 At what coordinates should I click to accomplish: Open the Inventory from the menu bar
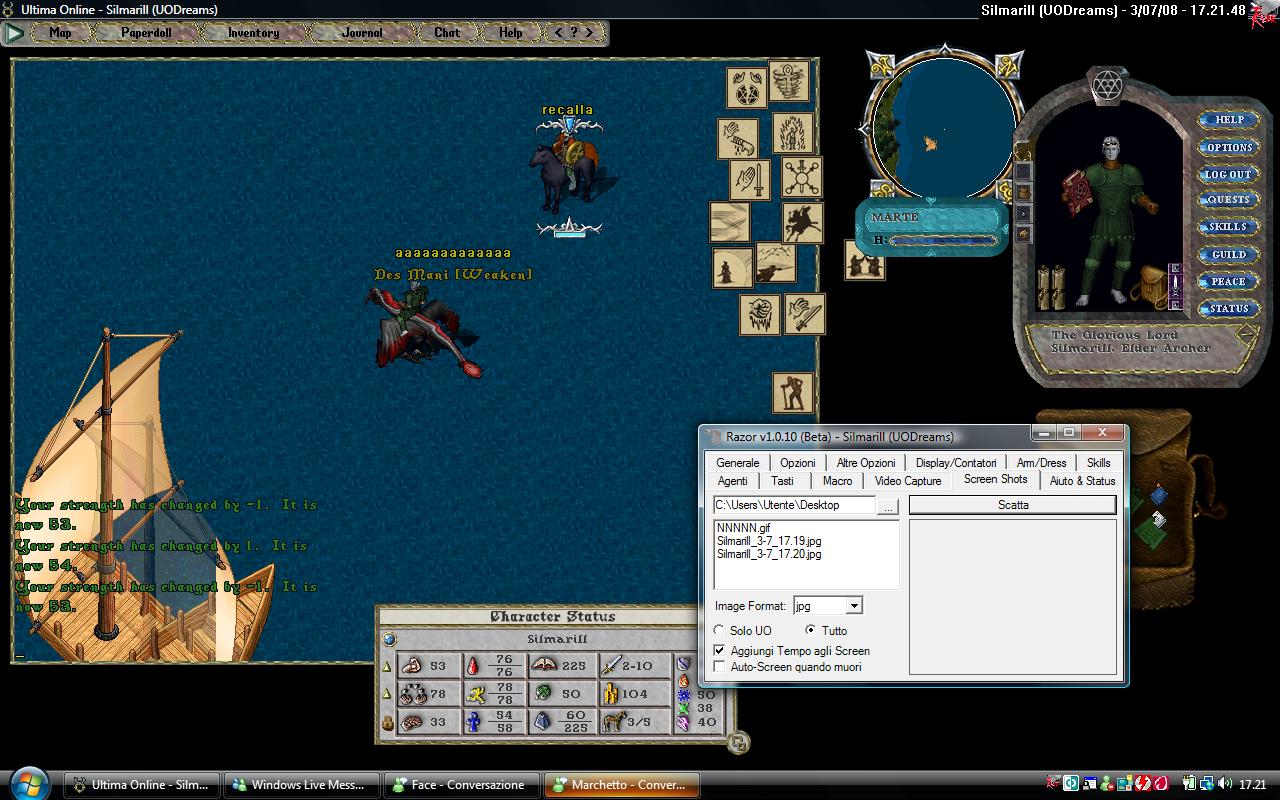click(x=253, y=32)
